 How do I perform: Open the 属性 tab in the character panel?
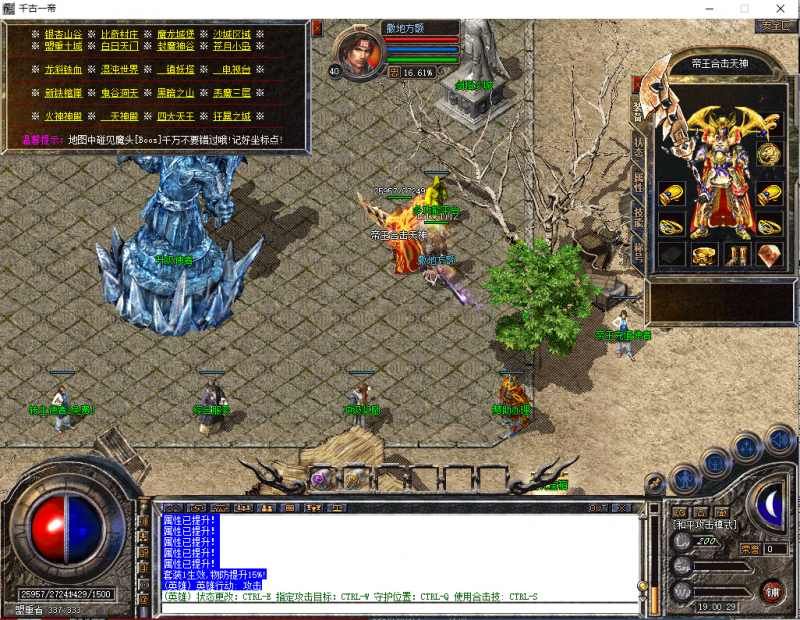coord(639,180)
